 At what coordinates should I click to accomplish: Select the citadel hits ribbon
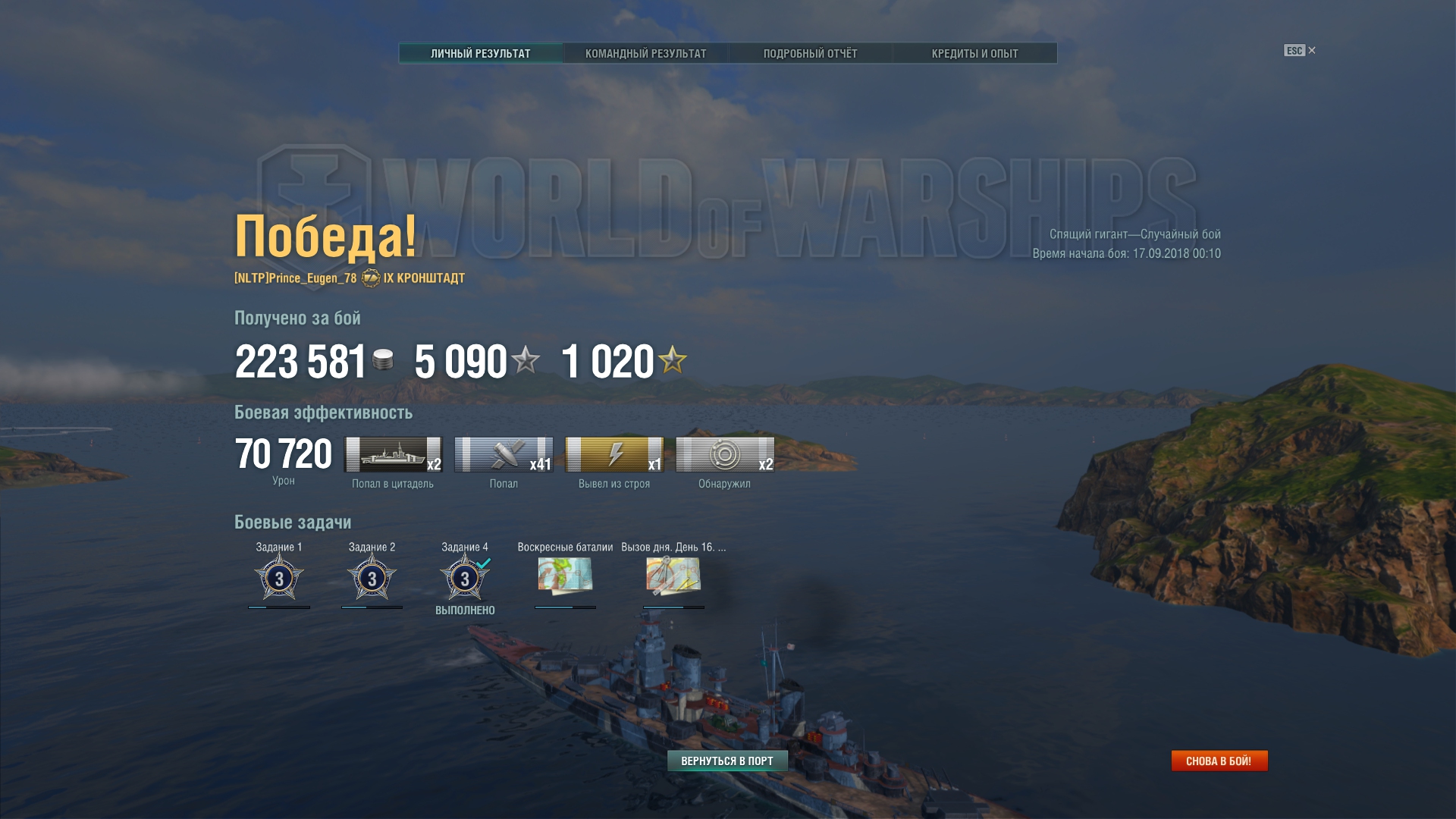click(x=393, y=454)
